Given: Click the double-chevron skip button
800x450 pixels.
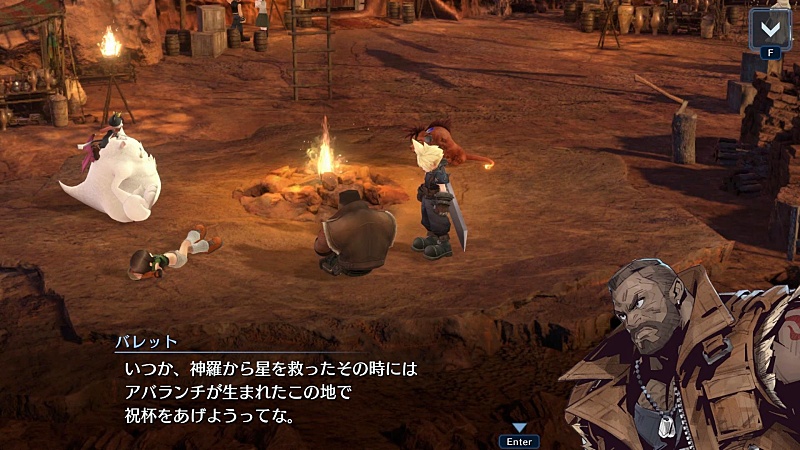Looking at the screenshot, I should (770, 27).
